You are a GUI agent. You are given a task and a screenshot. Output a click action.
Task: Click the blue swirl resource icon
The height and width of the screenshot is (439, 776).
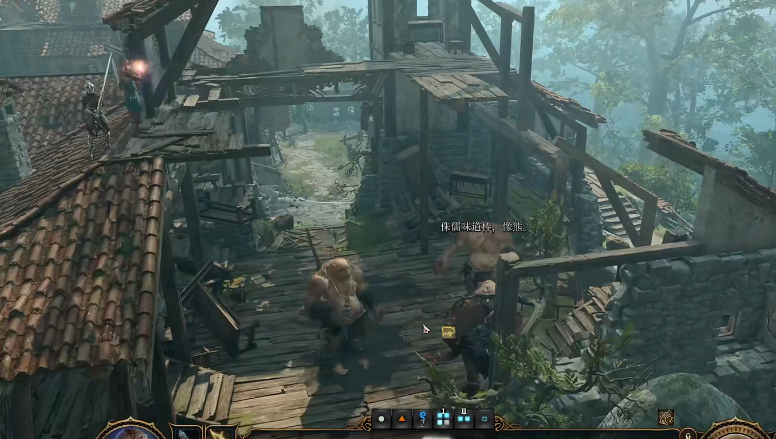tap(423, 419)
